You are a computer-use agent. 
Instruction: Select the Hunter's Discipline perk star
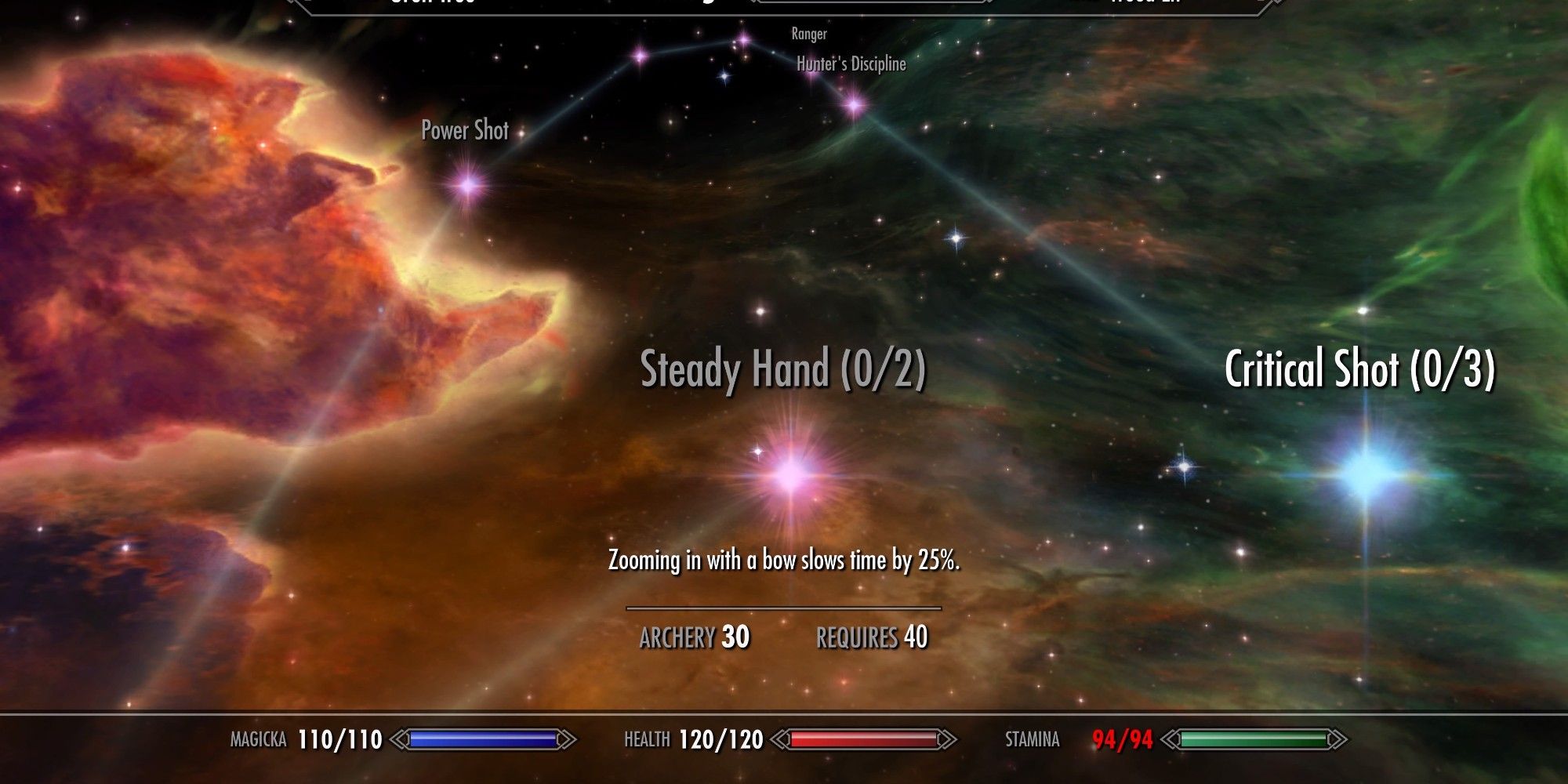[x=854, y=103]
